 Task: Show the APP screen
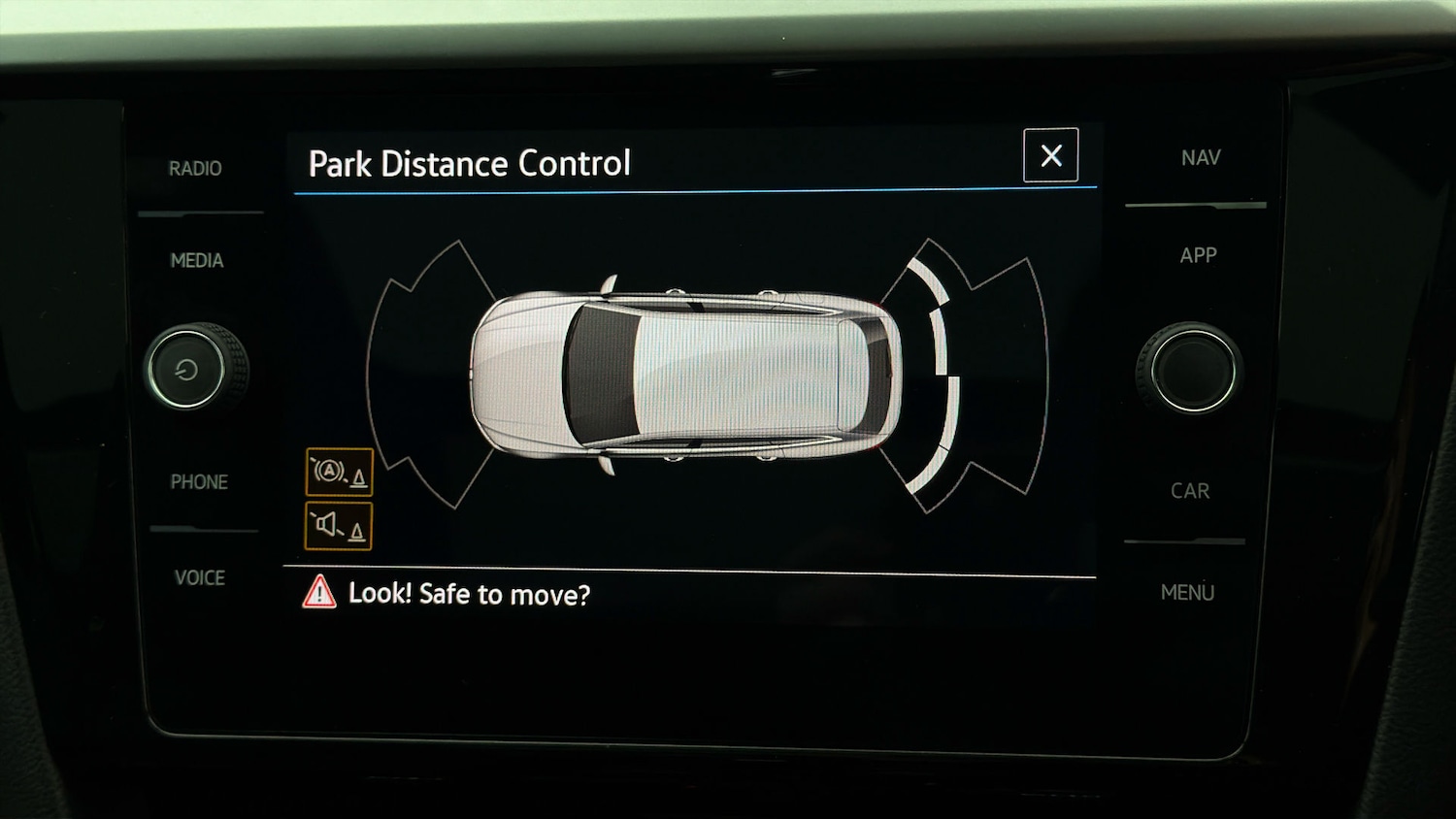(1198, 256)
